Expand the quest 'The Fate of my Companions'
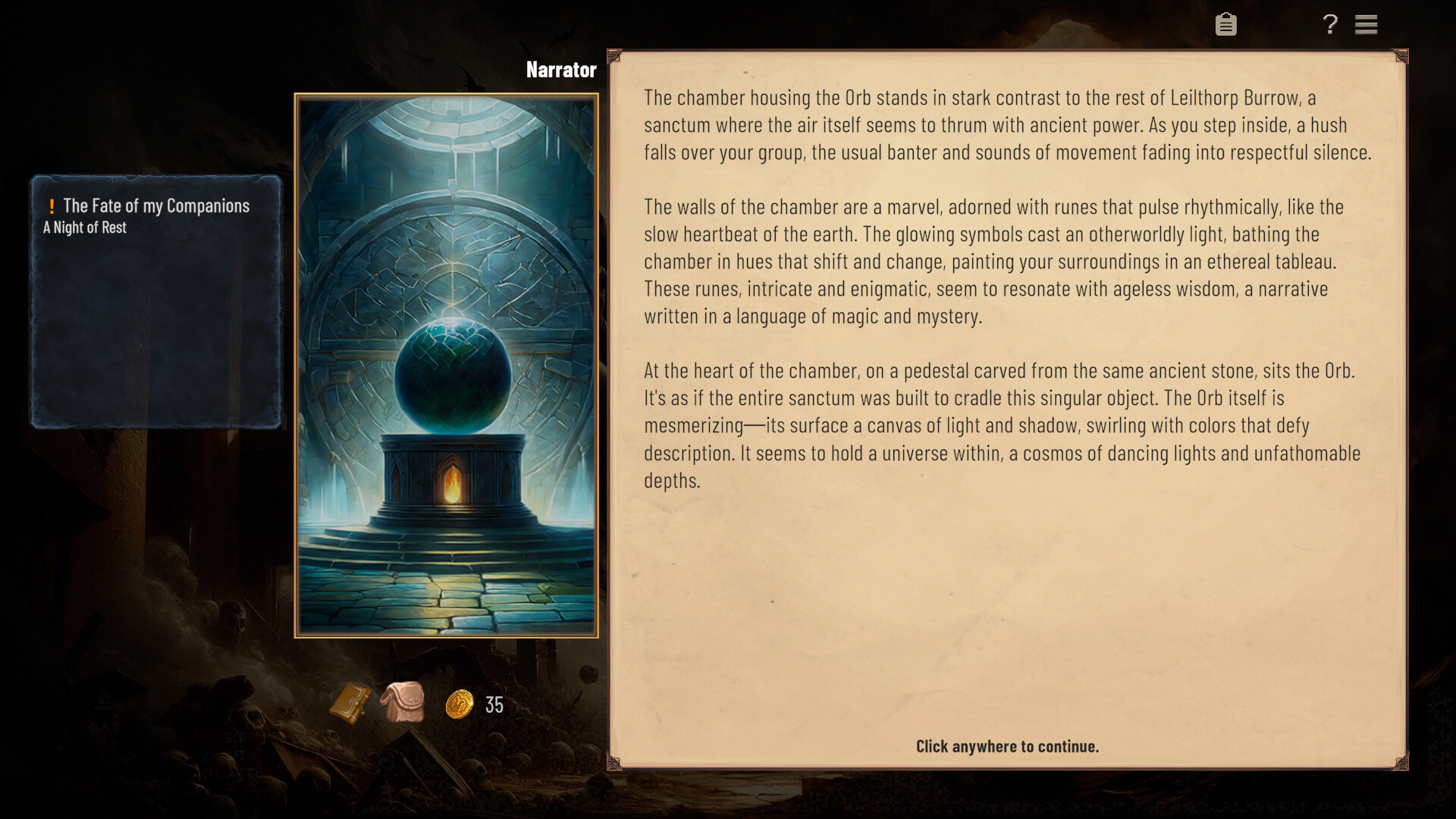Screen dimensions: 1456x819 (155, 206)
